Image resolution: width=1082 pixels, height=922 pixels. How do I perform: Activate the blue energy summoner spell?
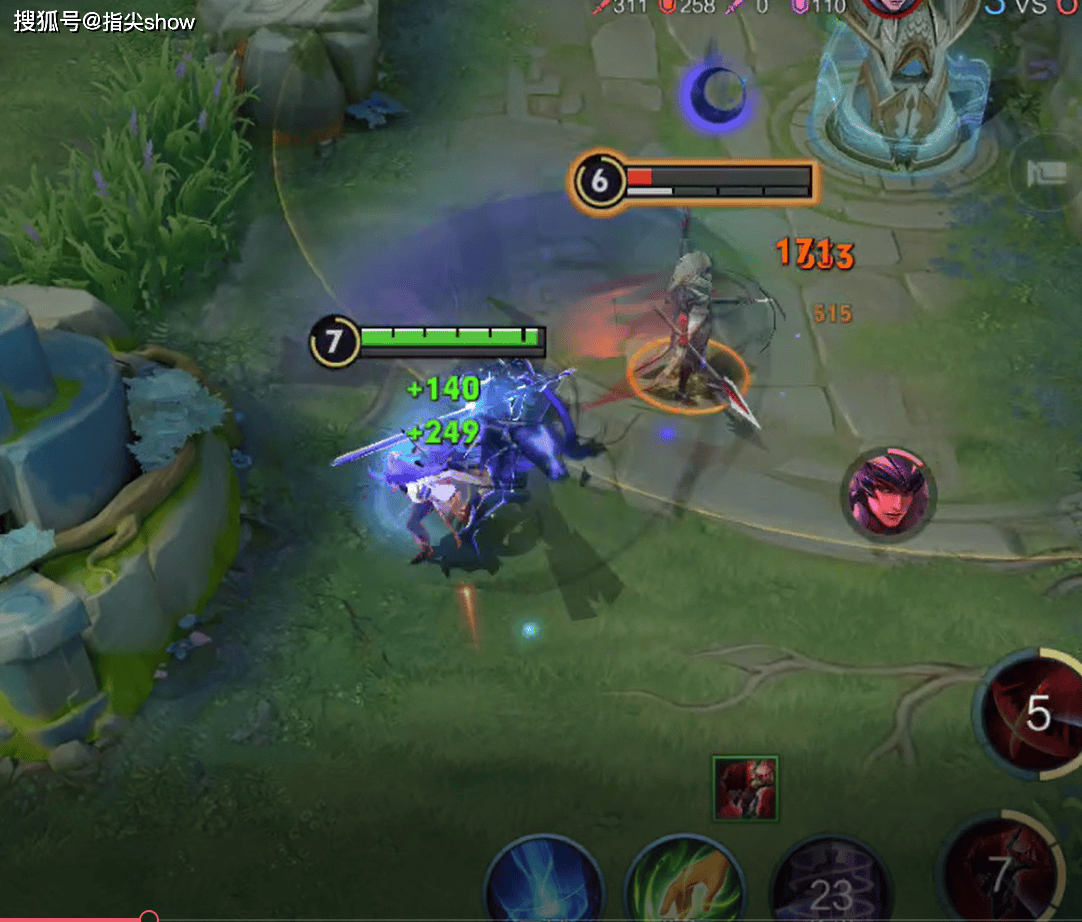544,885
